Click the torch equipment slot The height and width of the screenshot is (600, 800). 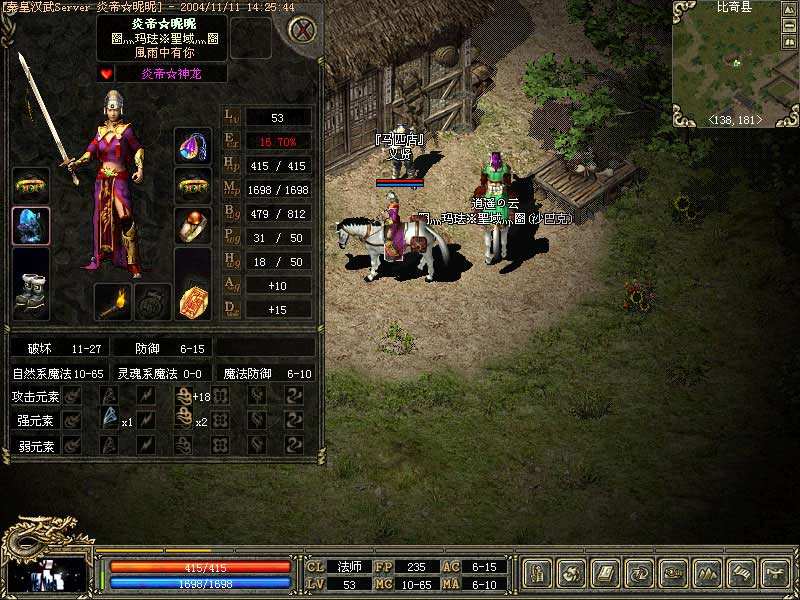113,301
